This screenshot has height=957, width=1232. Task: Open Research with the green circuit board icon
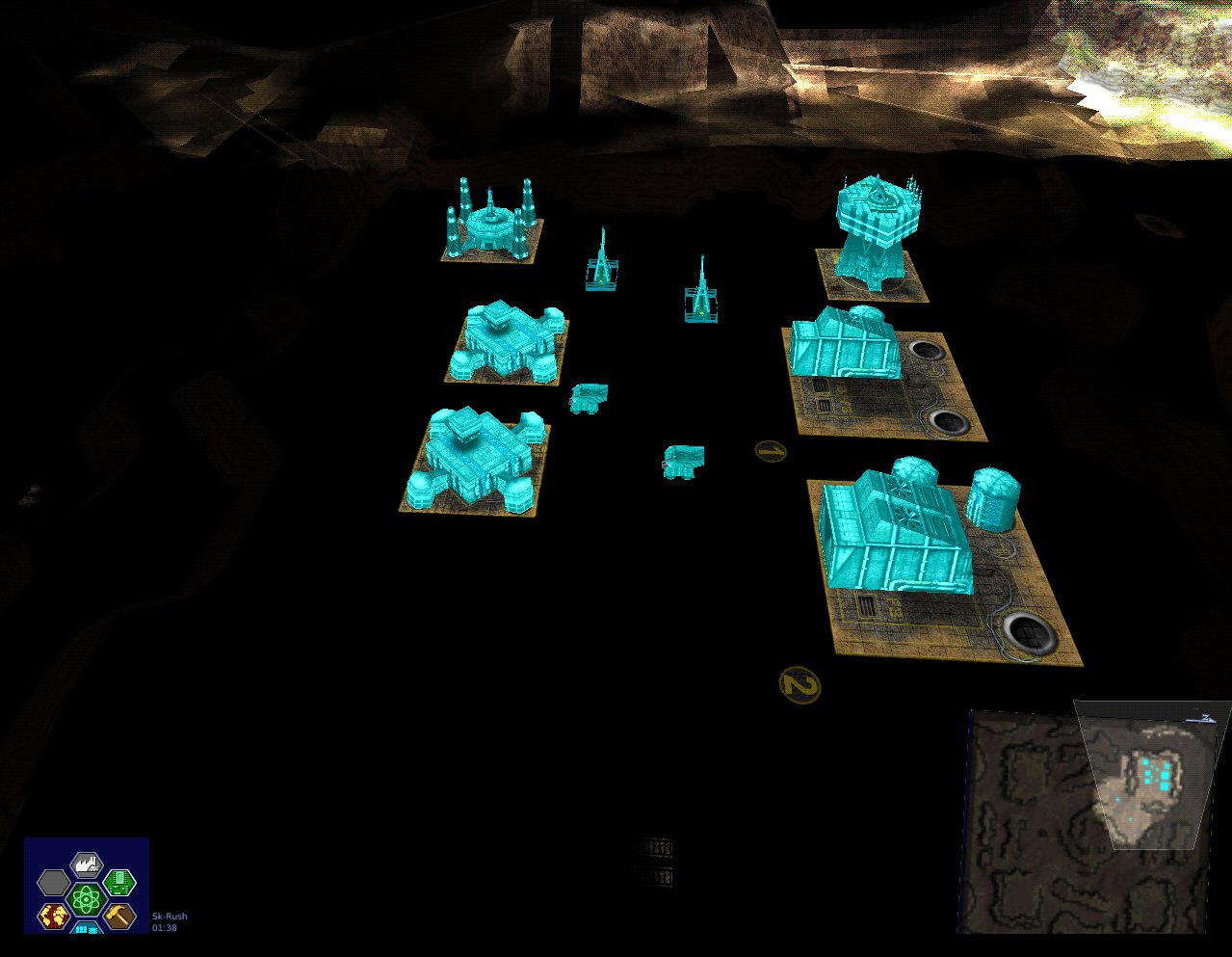tap(118, 881)
